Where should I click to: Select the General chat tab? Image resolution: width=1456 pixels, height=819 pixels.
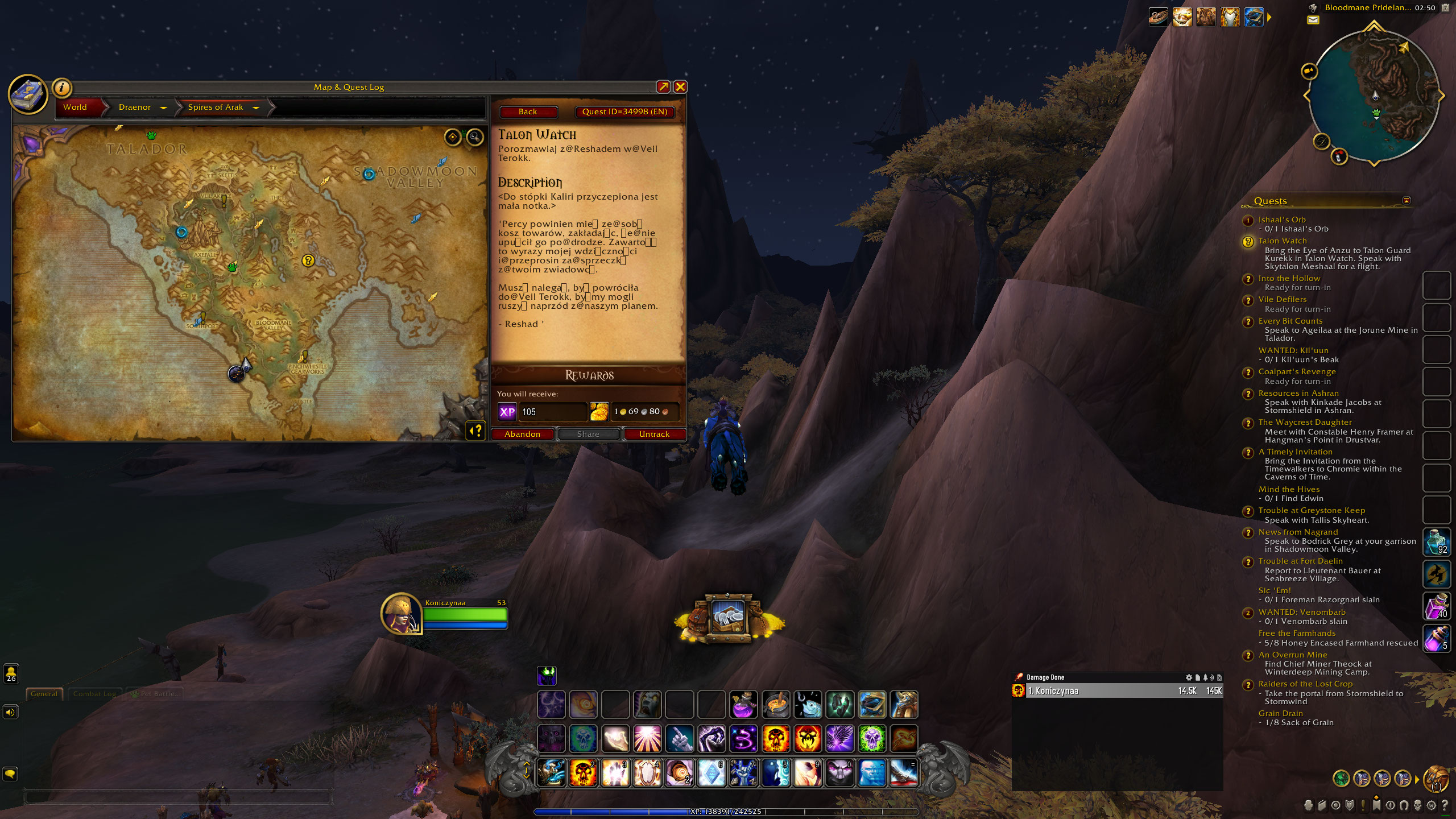[44, 693]
